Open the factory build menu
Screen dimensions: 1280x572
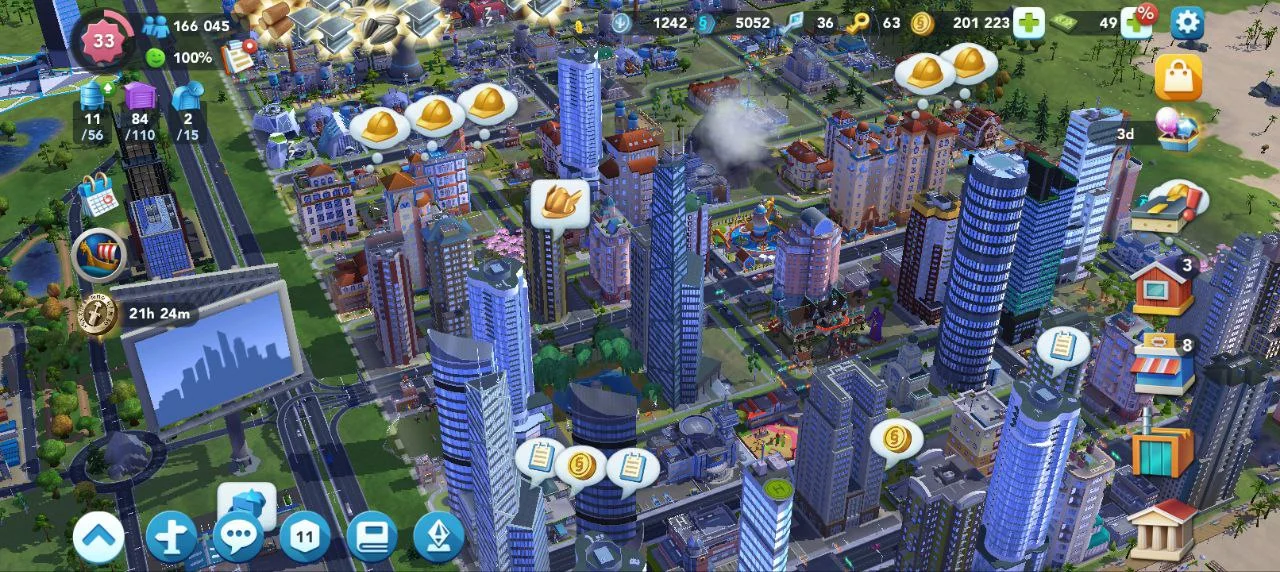1162,450
